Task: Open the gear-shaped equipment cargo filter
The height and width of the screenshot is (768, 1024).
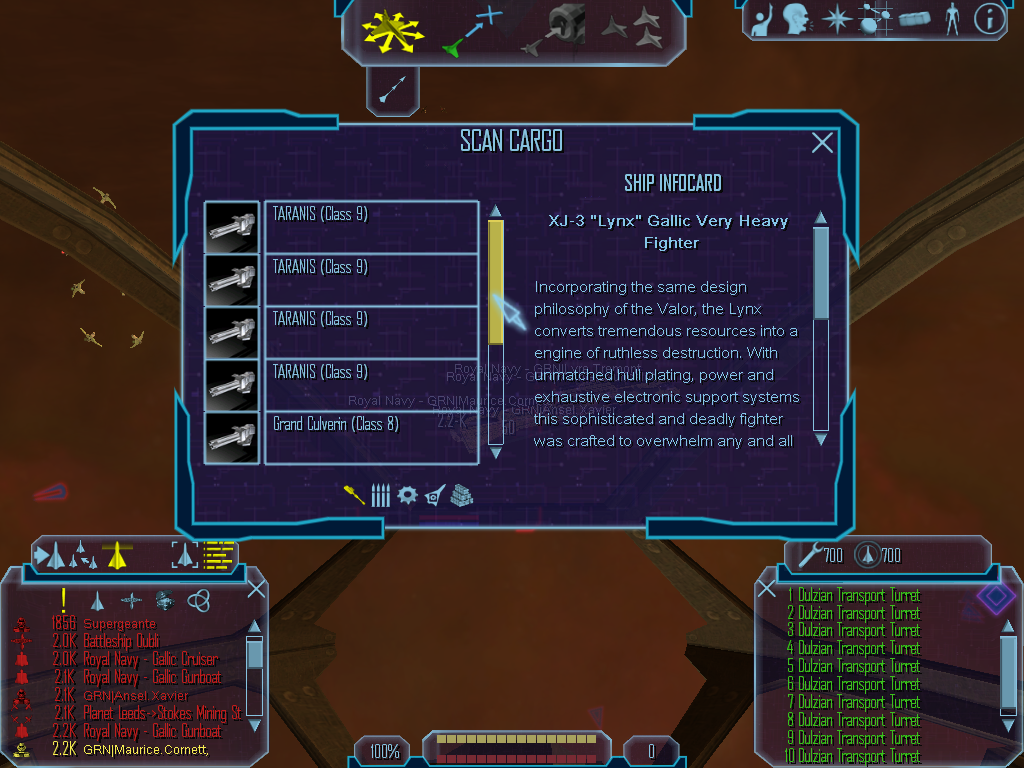Action: tap(406, 495)
